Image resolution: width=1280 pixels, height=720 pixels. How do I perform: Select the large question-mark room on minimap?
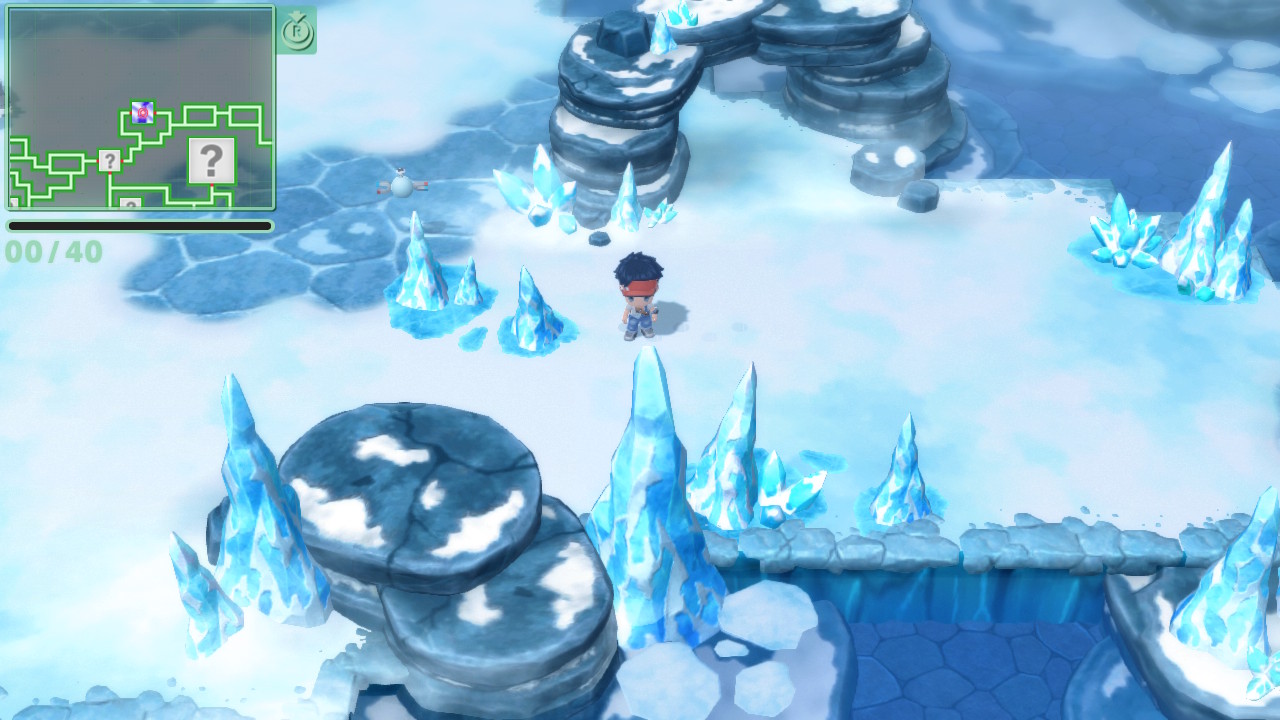coord(211,160)
